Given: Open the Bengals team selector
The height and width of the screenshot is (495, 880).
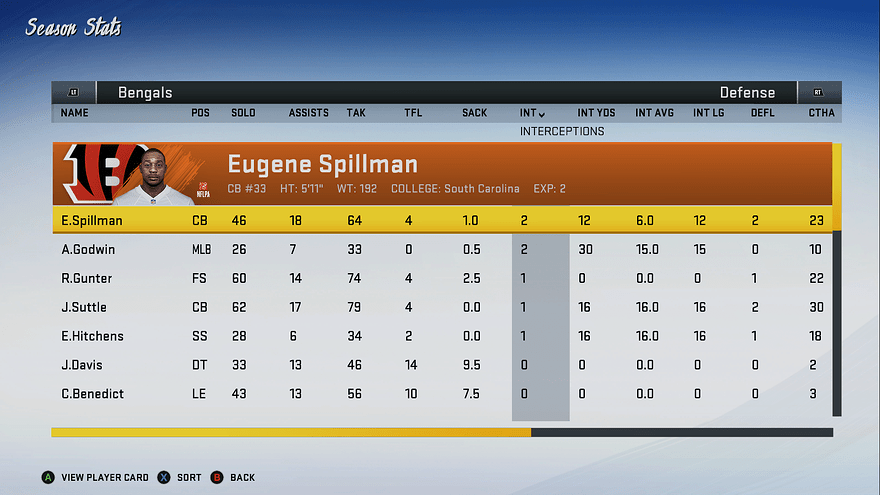Looking at the screenshot, I should tap(145, 93).
